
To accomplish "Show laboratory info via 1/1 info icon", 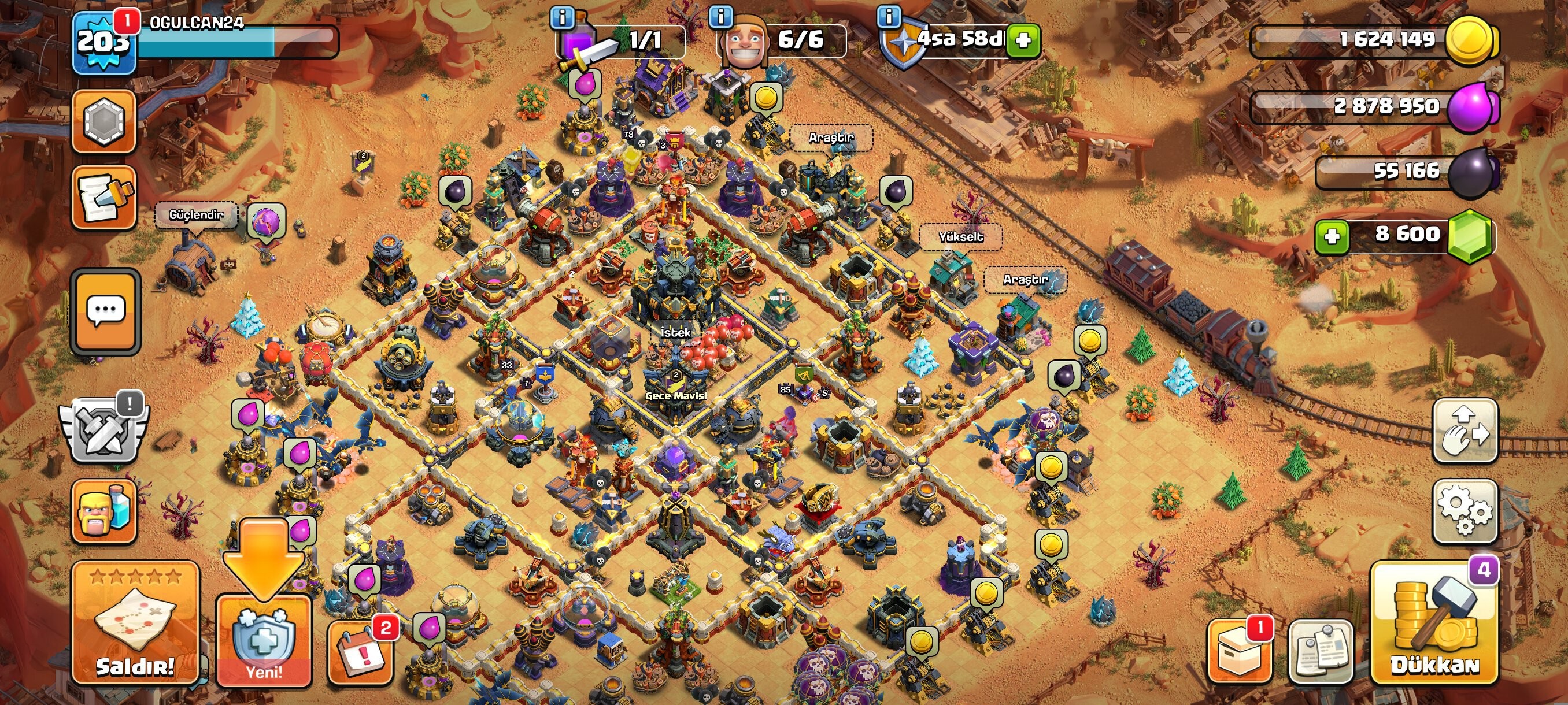I will click(x=562, y=18).
